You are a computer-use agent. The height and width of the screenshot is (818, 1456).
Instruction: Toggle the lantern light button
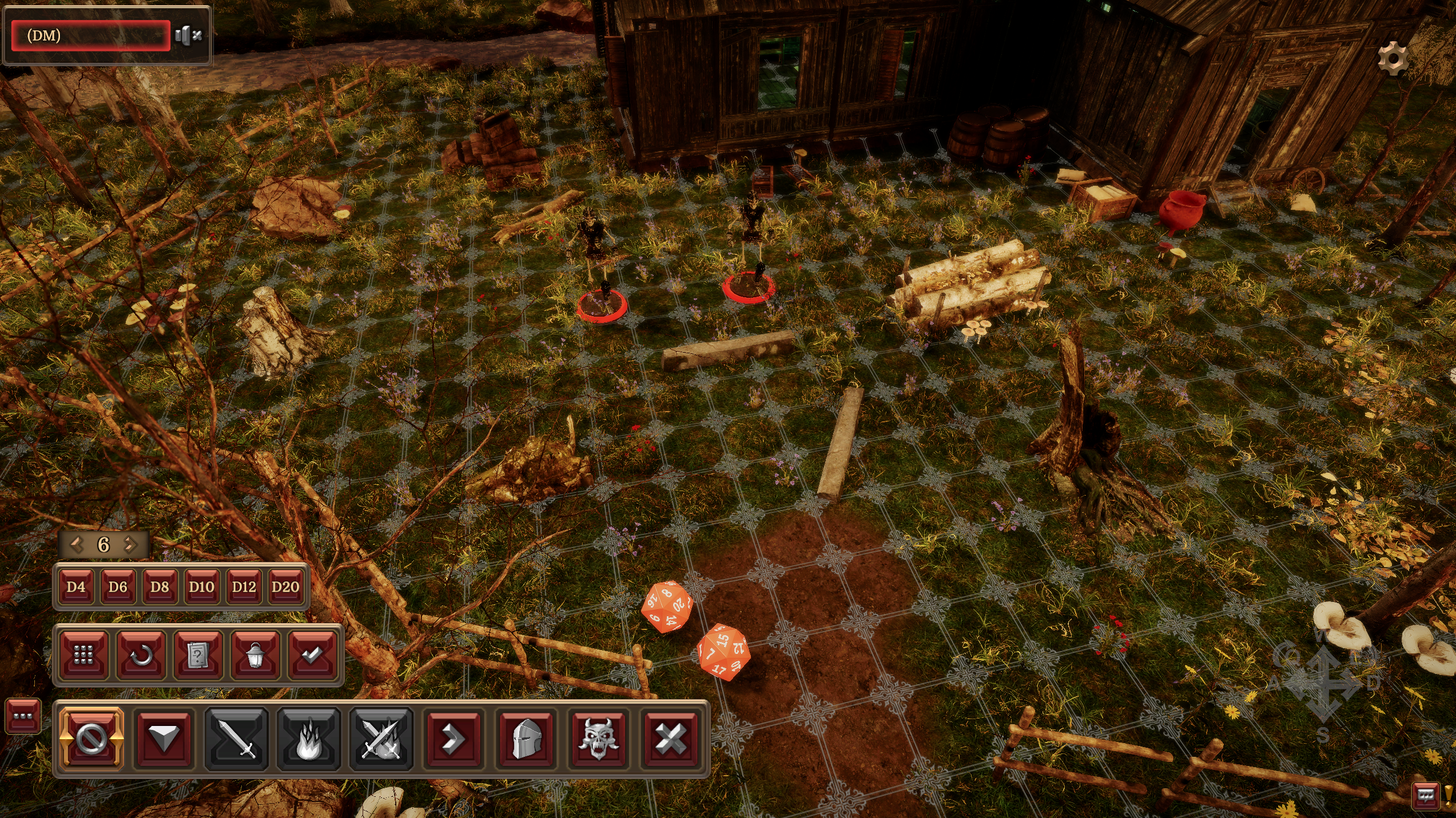tap(255, 655)
